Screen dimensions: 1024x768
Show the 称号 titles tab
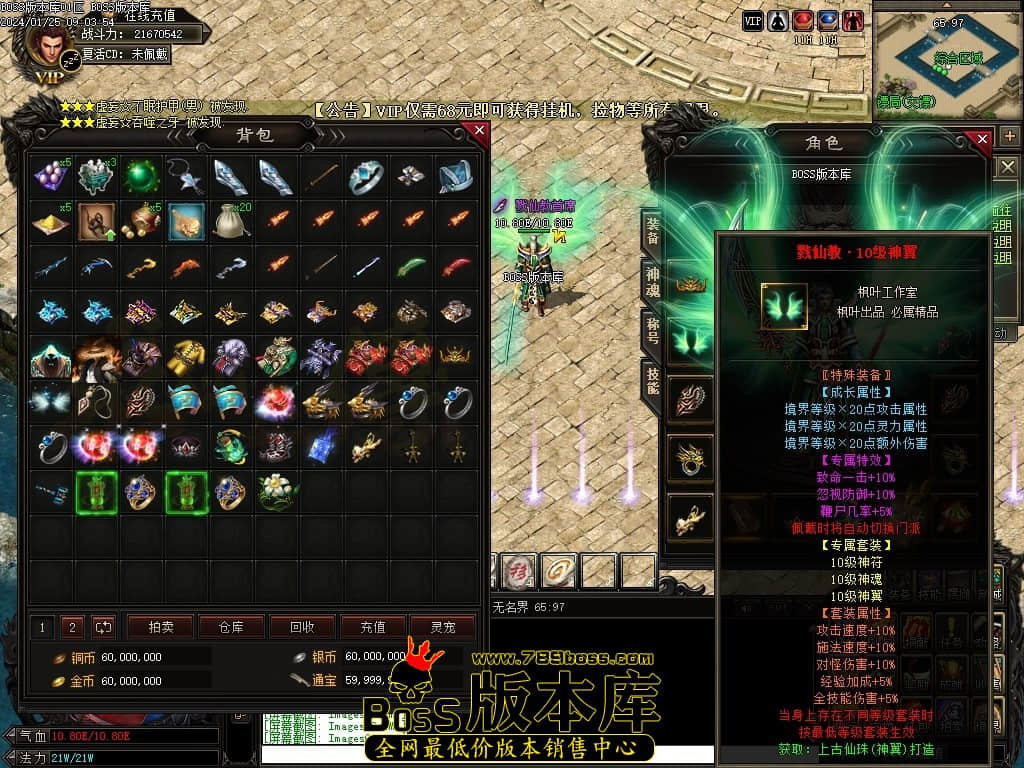click(651, 333)
